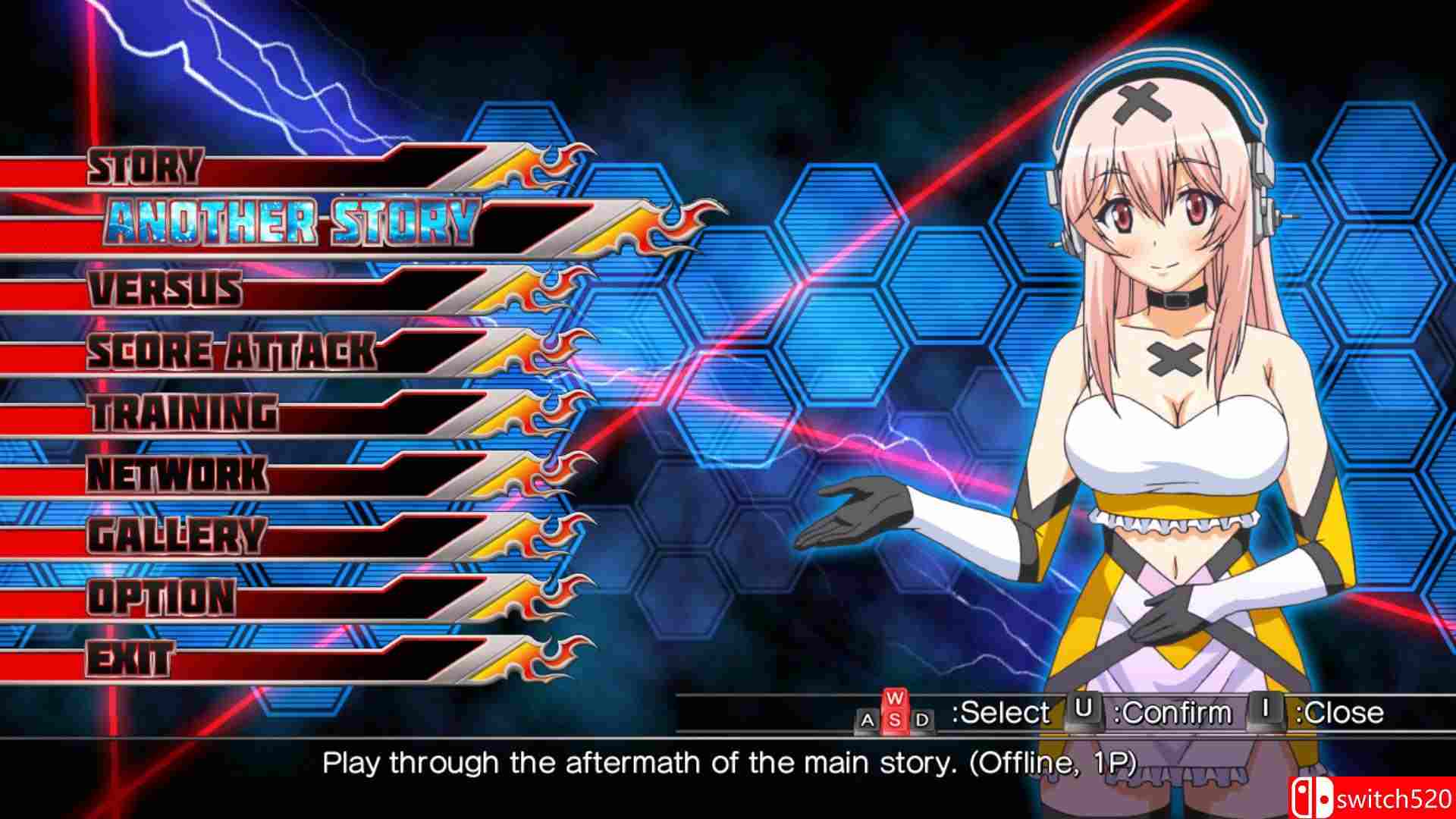Select the STORY menu entry
1456x819 pixels.
[144, 165]
